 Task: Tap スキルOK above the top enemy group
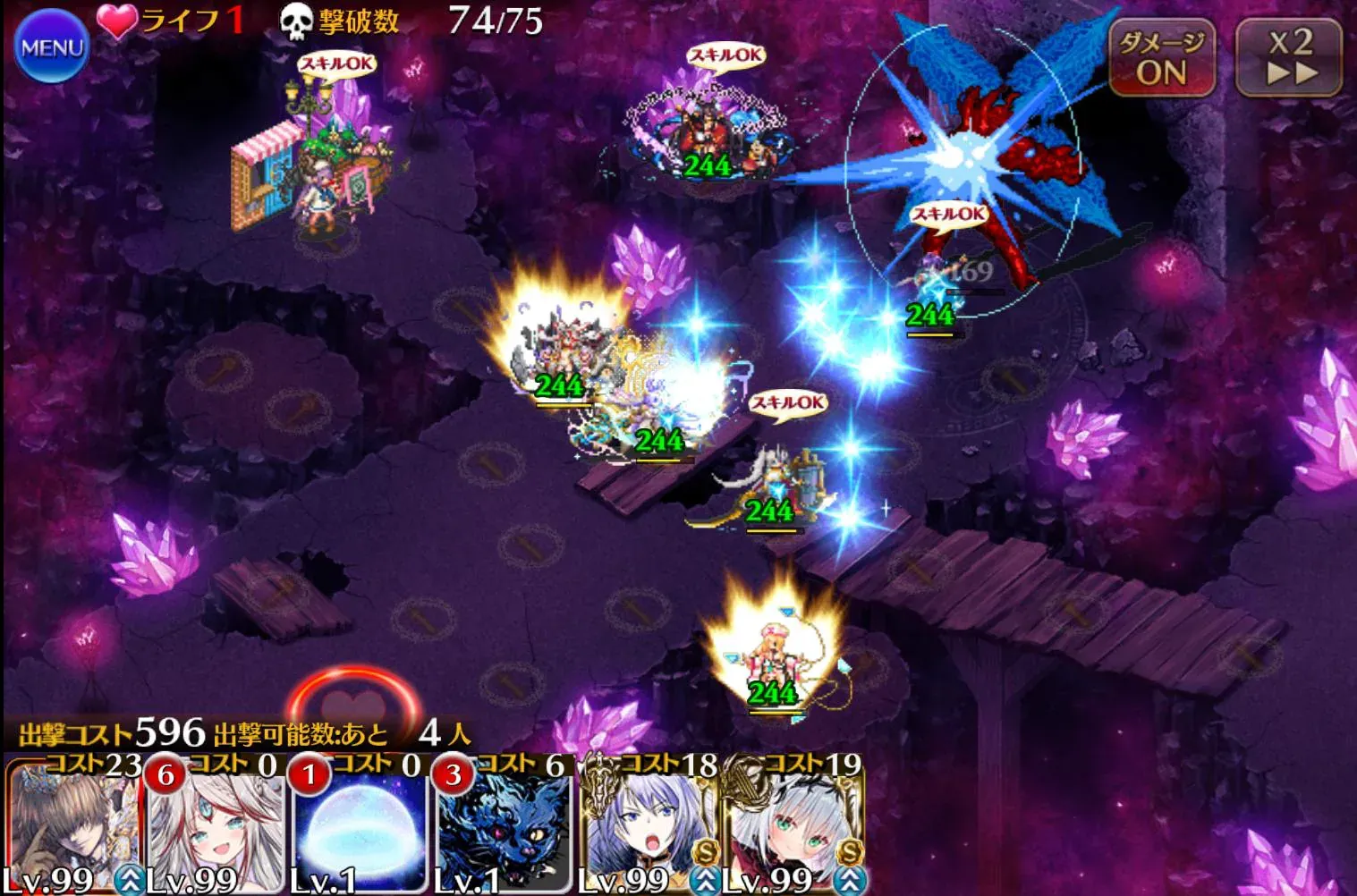pyautogui.click(x=726, y=55)
